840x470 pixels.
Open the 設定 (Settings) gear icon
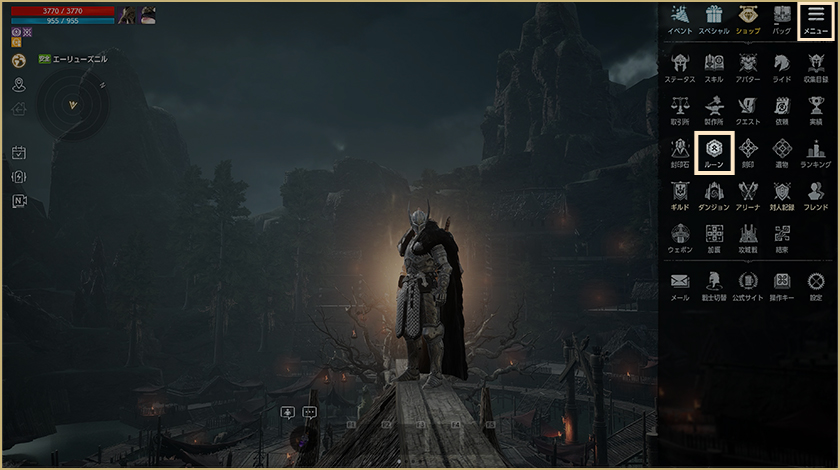click(x=816, y=284)
